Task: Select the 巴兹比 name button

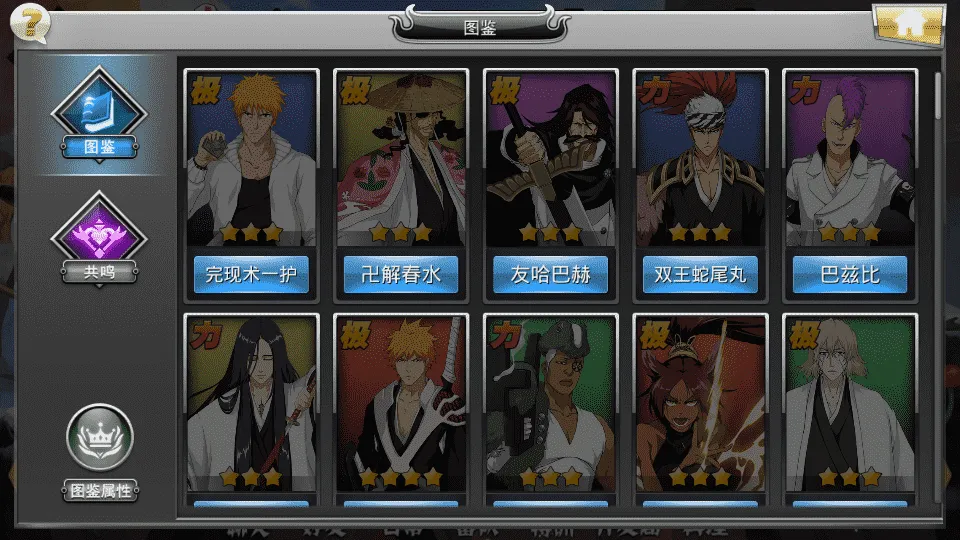Action: pos(850,274)
